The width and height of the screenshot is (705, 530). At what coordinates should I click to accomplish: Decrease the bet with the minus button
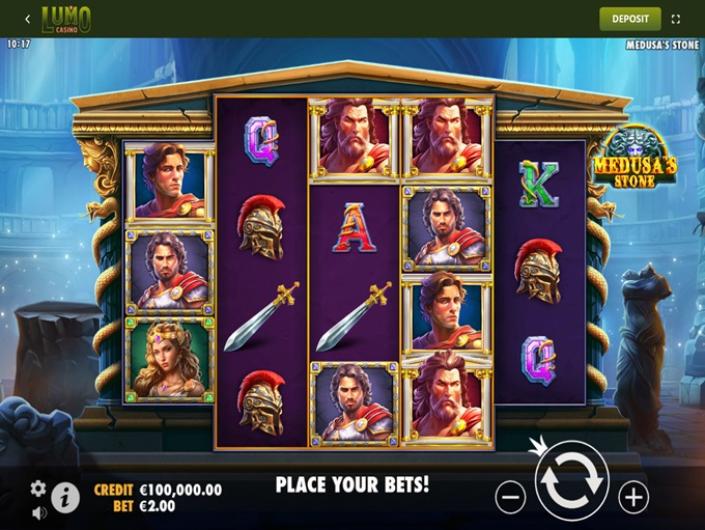tap(510, 495)
